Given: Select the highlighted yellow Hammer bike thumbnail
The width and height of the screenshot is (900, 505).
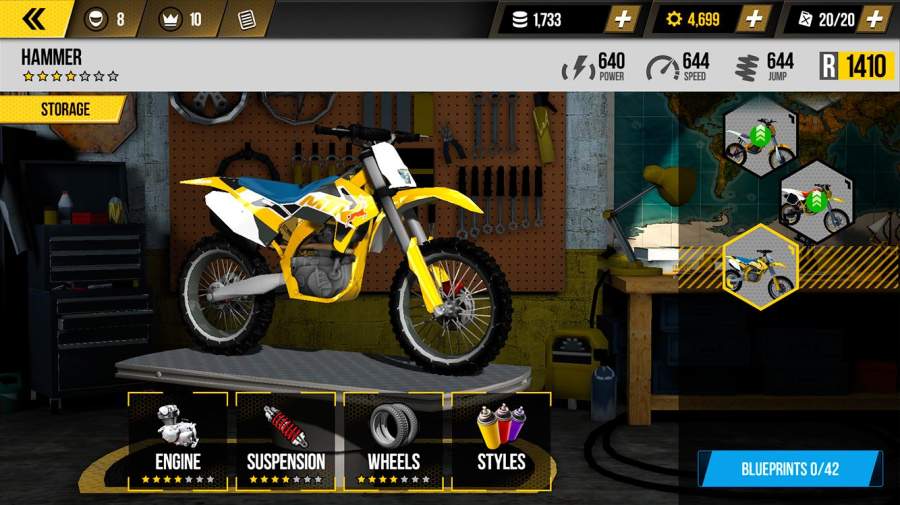Looking at the screenshot, I should coord(760,264).
